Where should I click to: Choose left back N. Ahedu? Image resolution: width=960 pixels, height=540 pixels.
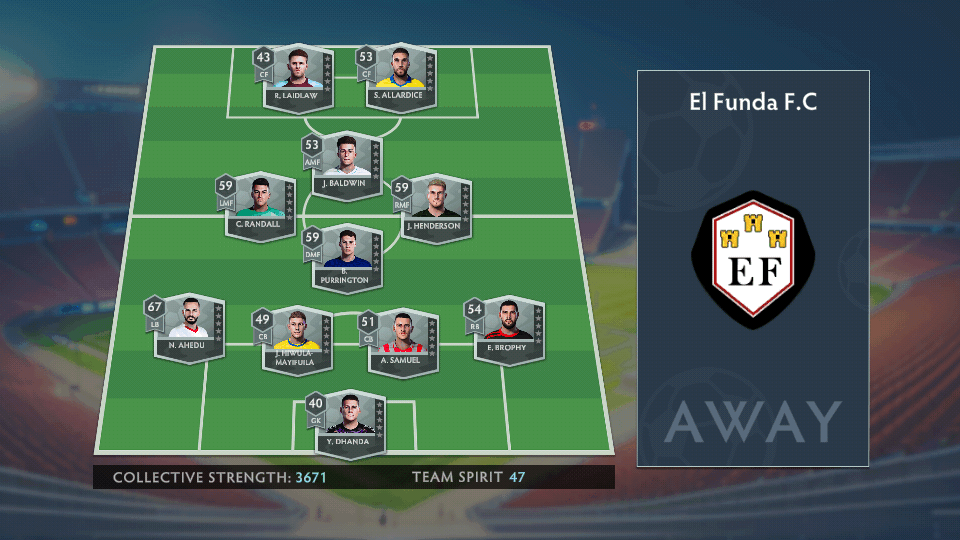(x=189, y=328)
